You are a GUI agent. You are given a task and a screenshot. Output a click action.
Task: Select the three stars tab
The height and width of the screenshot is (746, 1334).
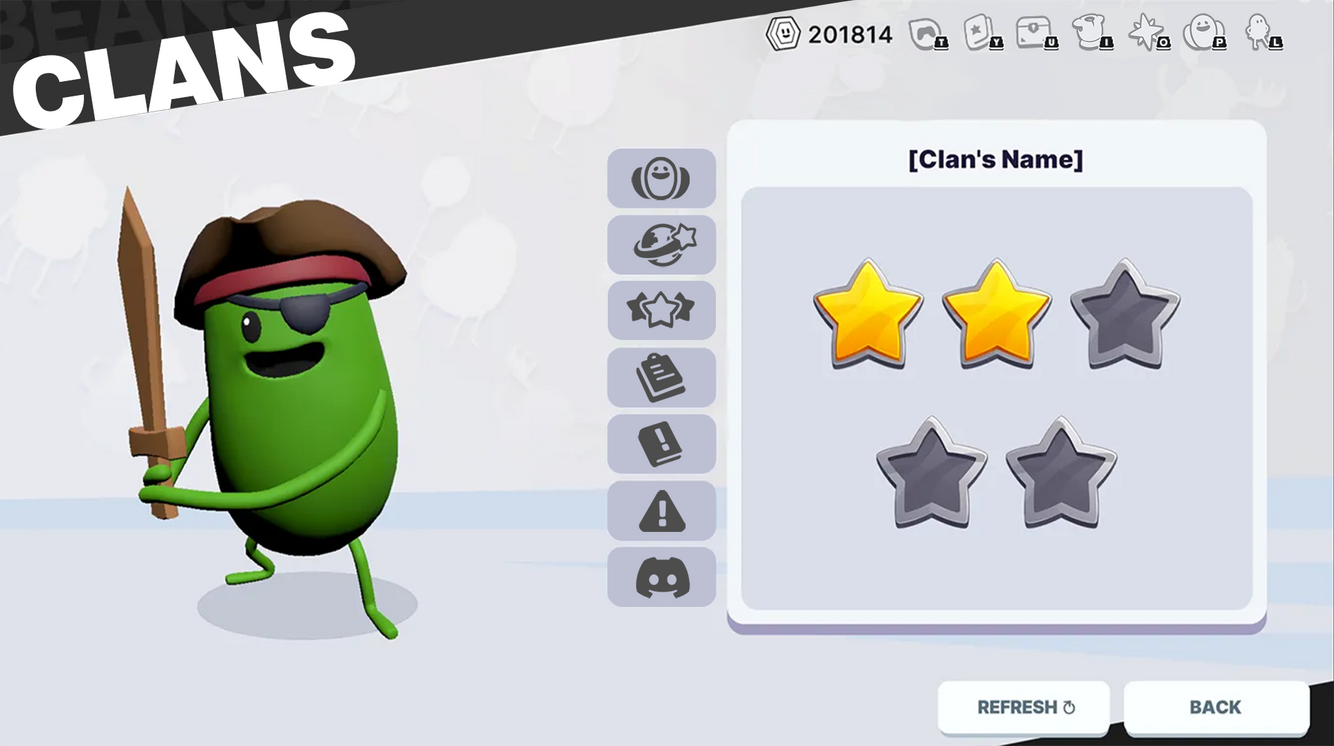pos(661,311)
